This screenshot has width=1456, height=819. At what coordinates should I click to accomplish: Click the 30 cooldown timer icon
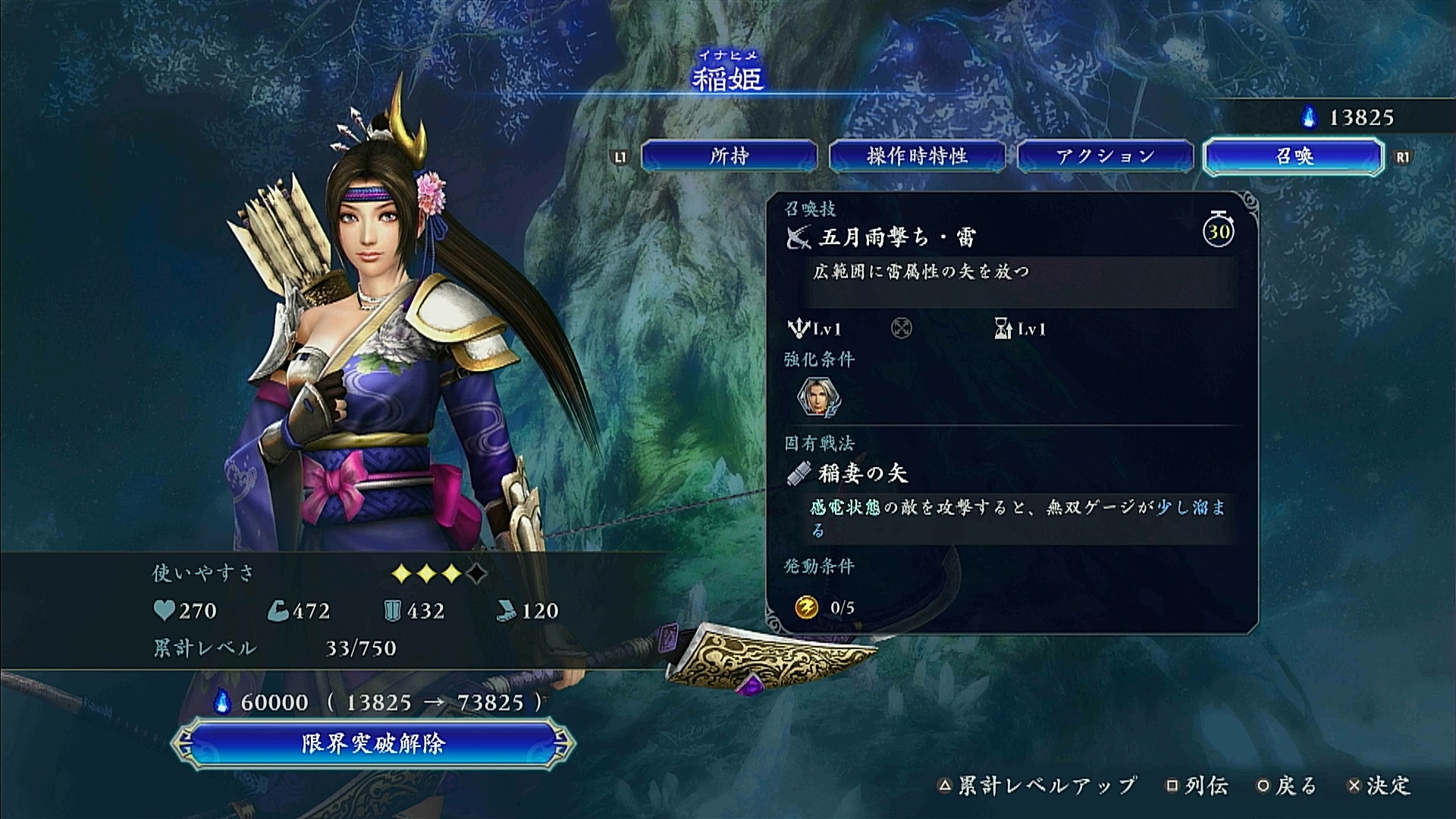click(x=1218, y=231)
